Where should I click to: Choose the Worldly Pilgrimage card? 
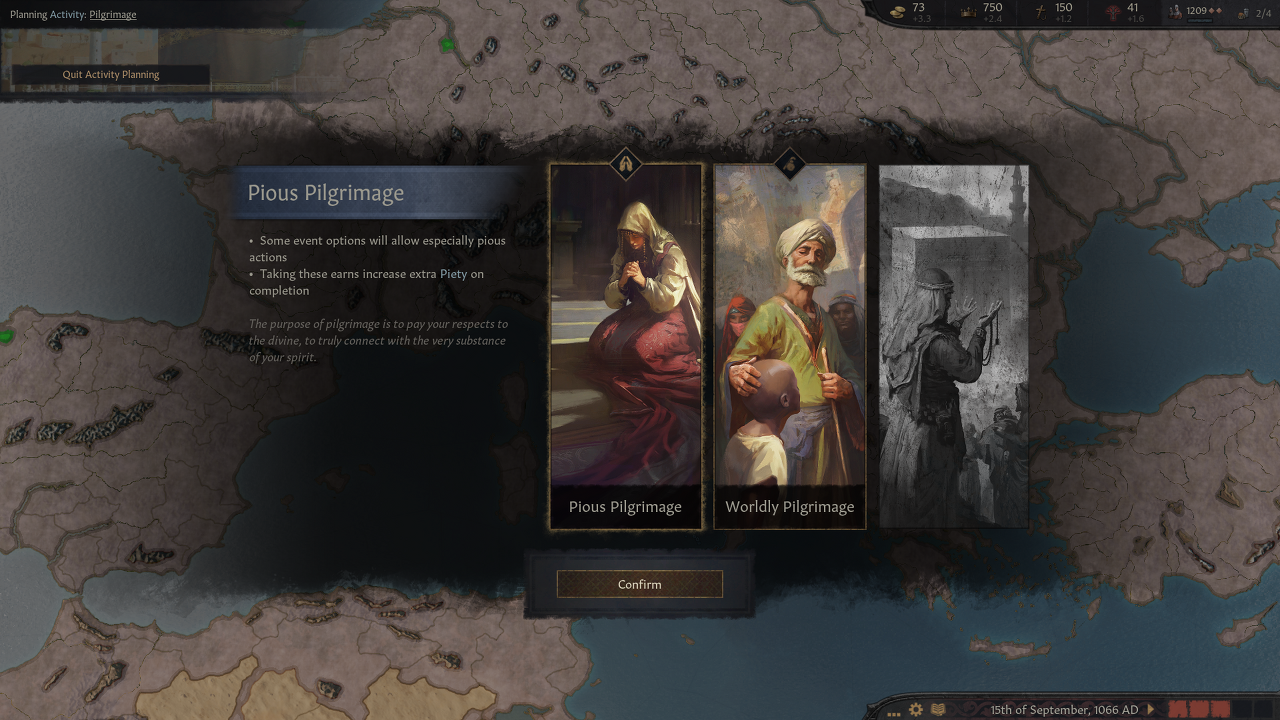click(x=789, y=346)
